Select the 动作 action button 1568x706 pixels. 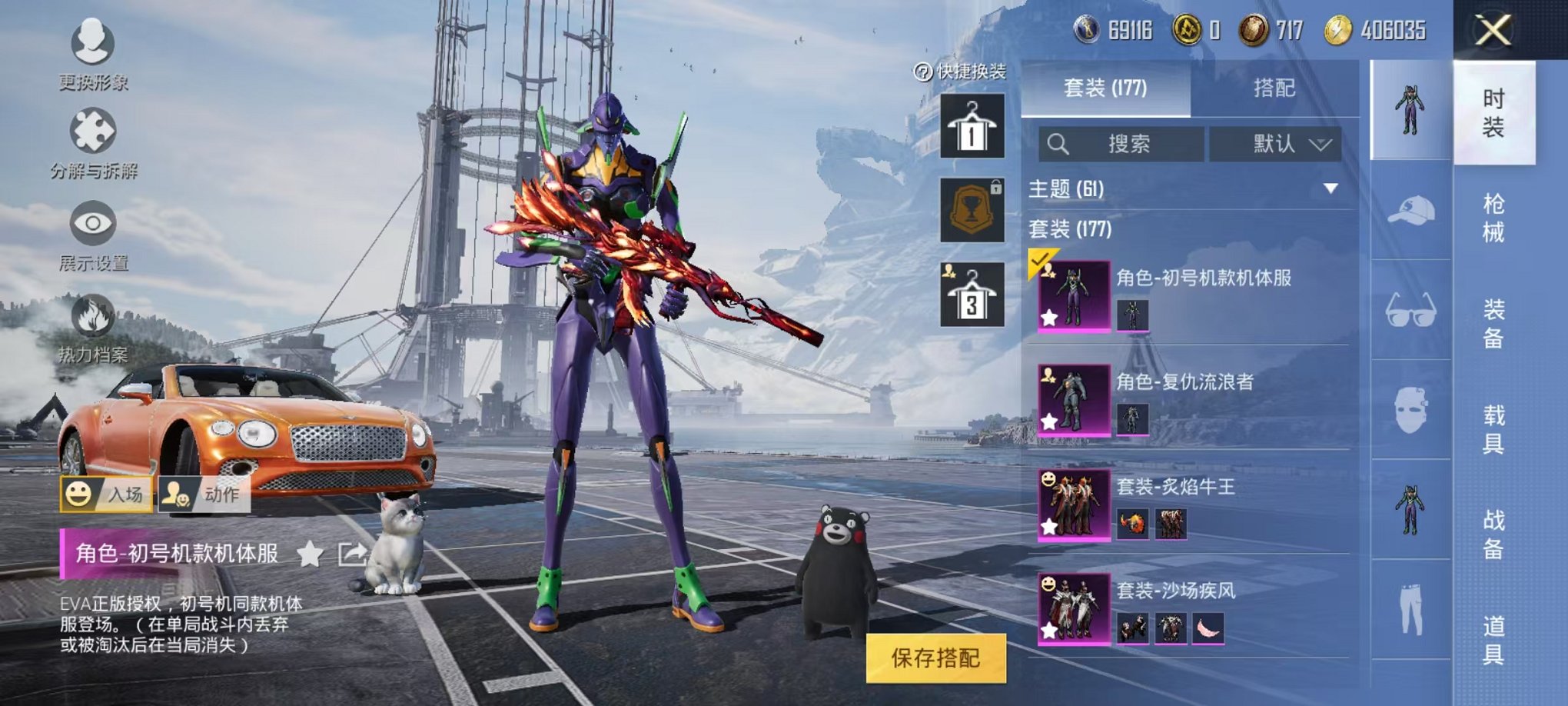pos(204,494)
